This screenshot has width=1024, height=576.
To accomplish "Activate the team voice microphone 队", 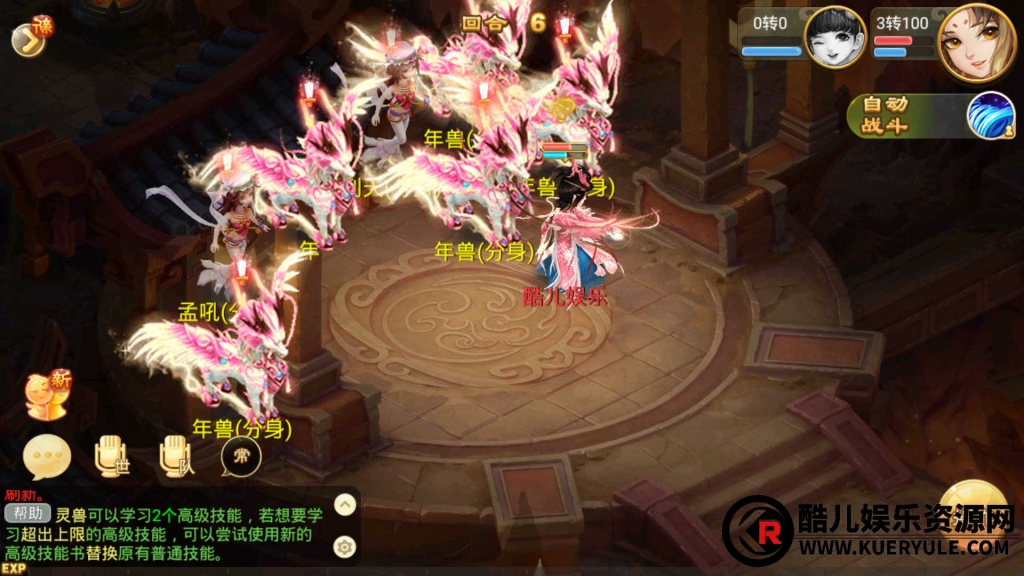I will (176, 457).
